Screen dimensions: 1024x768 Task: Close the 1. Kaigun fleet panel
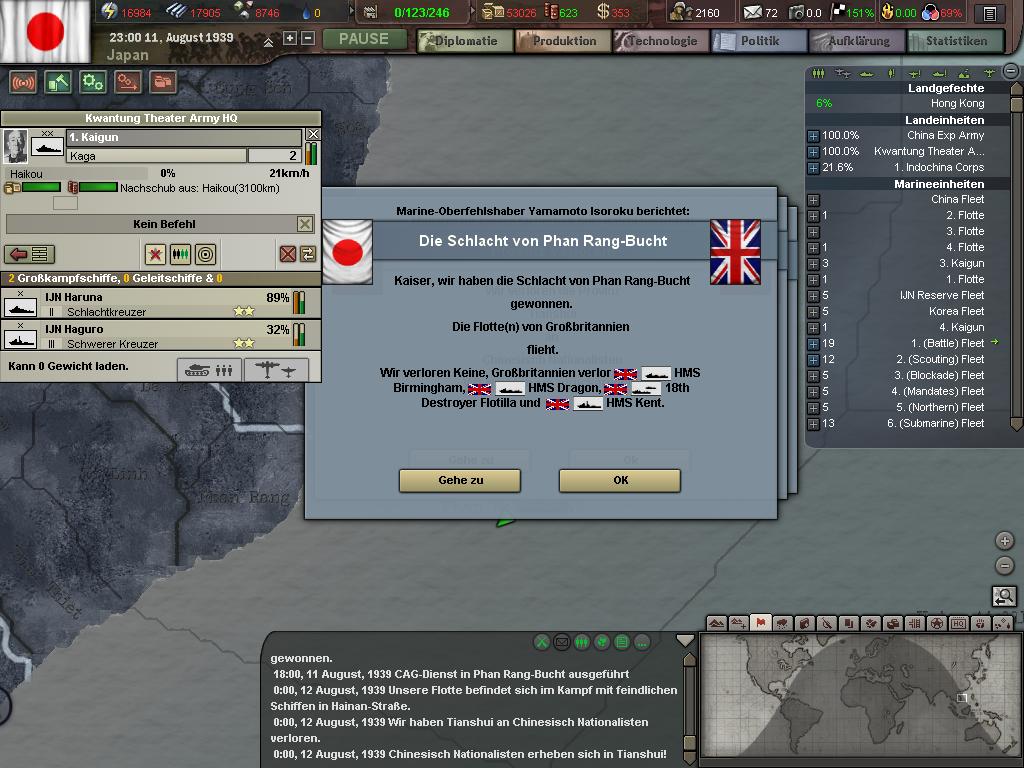(313, 135)
